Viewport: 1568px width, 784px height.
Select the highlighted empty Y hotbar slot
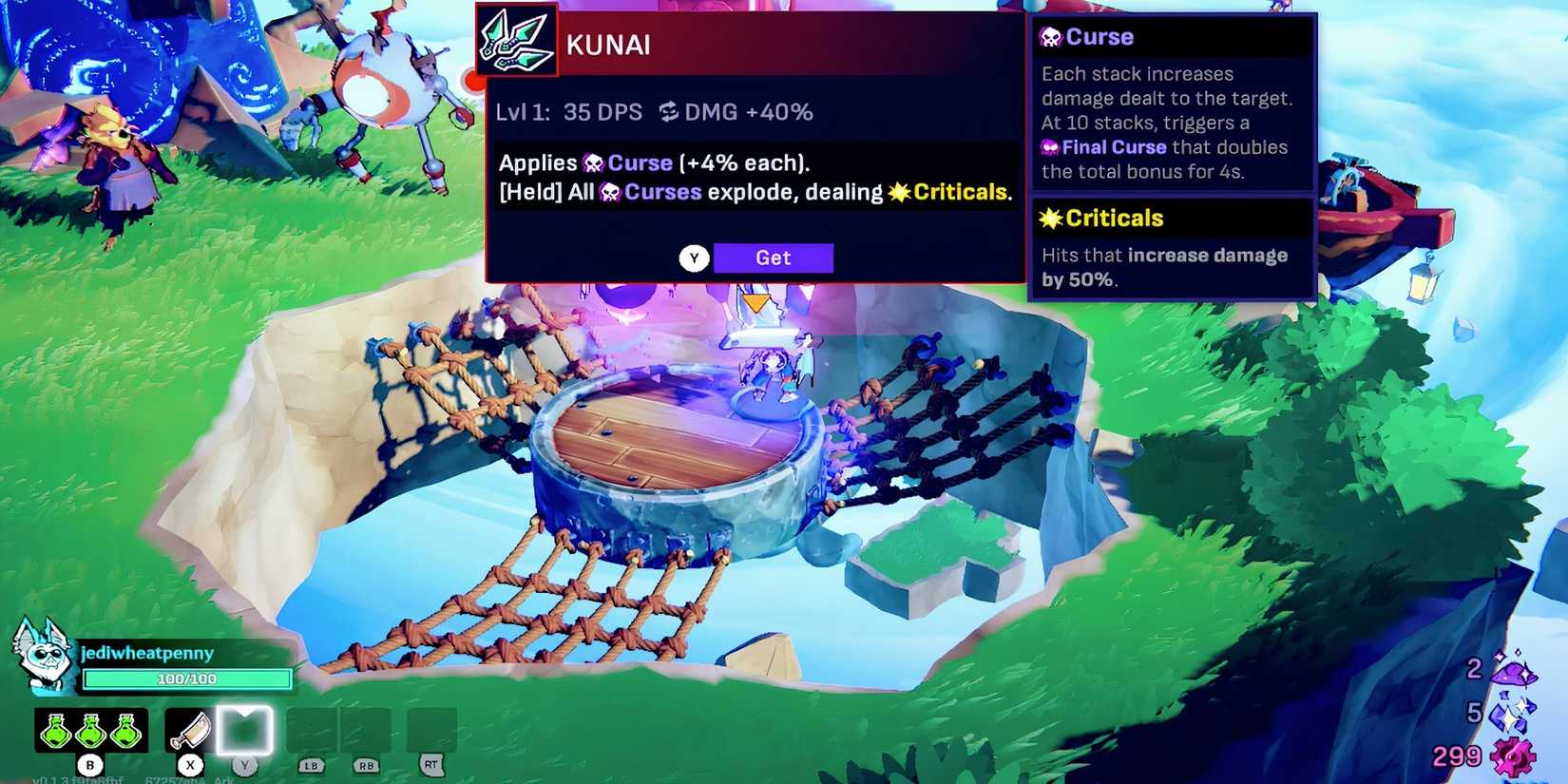click(245, 730)
